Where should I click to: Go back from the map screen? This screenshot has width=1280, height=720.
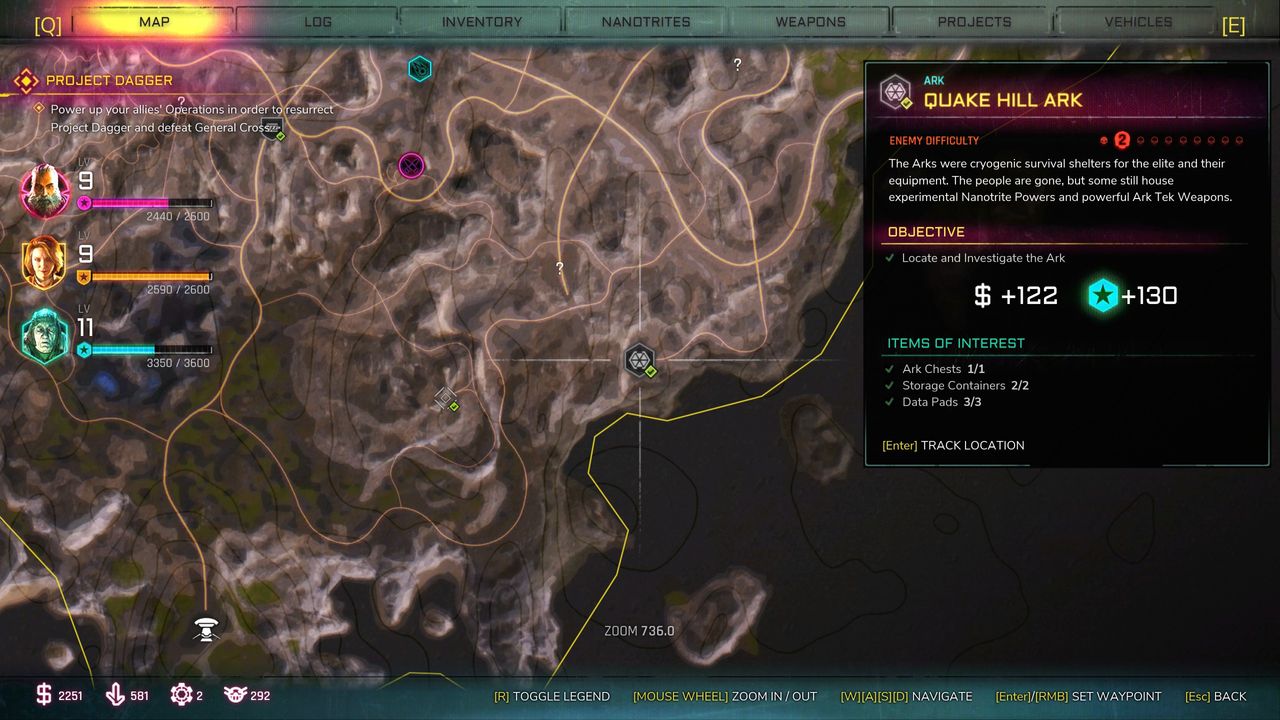1215,696
